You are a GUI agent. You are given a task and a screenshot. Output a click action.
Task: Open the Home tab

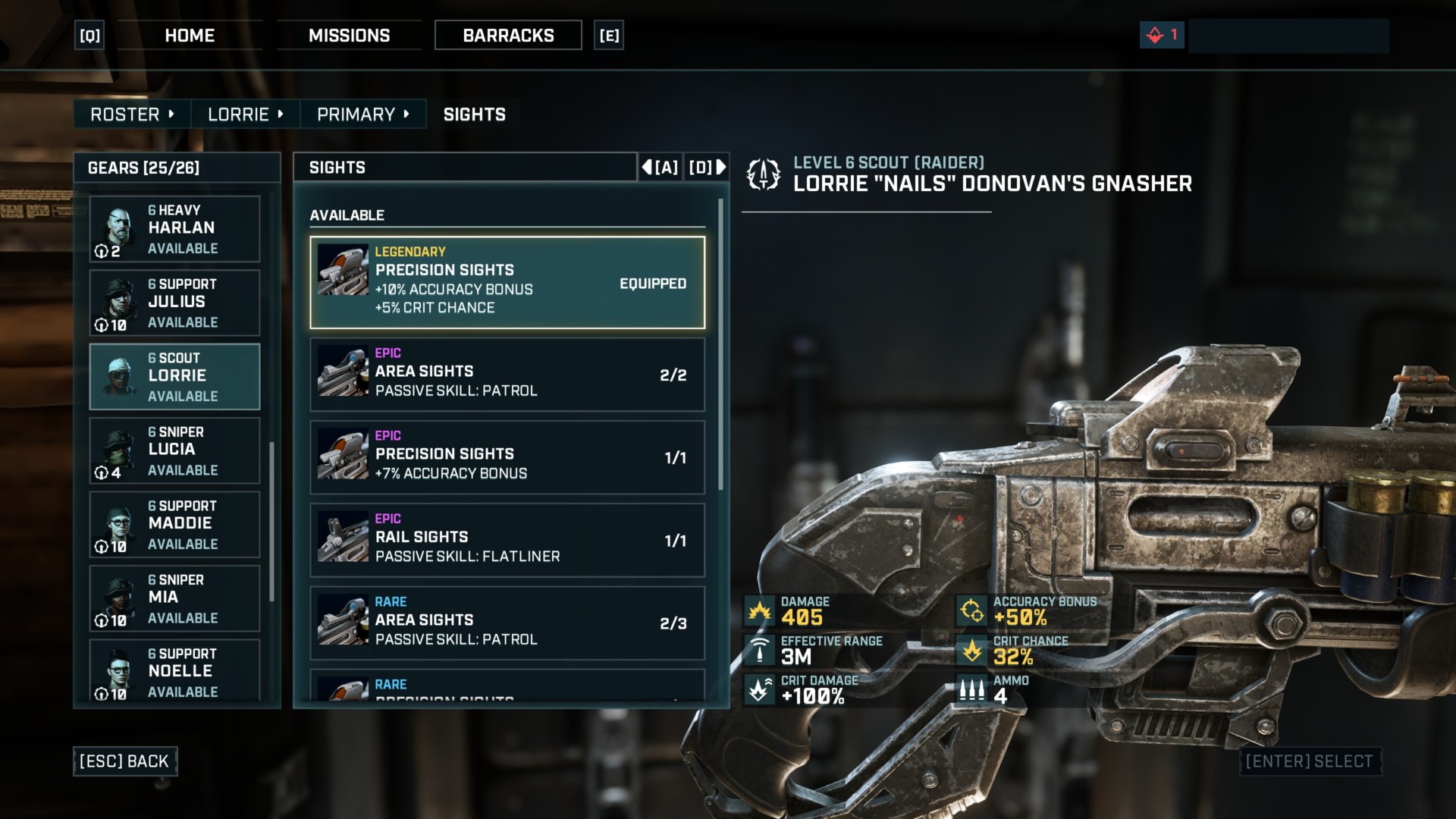(190, 36)
